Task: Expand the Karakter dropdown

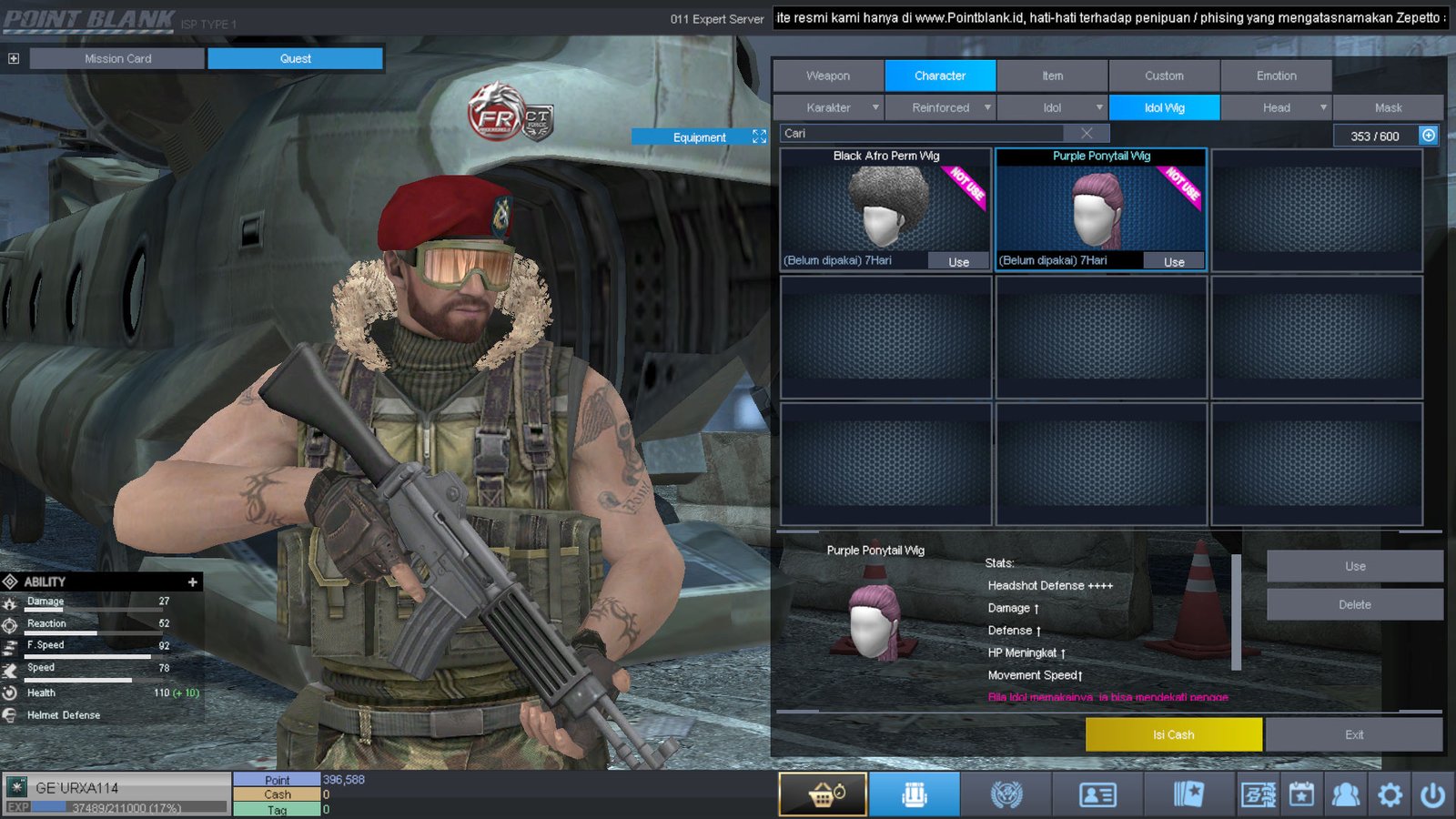Action: point(875,107)
